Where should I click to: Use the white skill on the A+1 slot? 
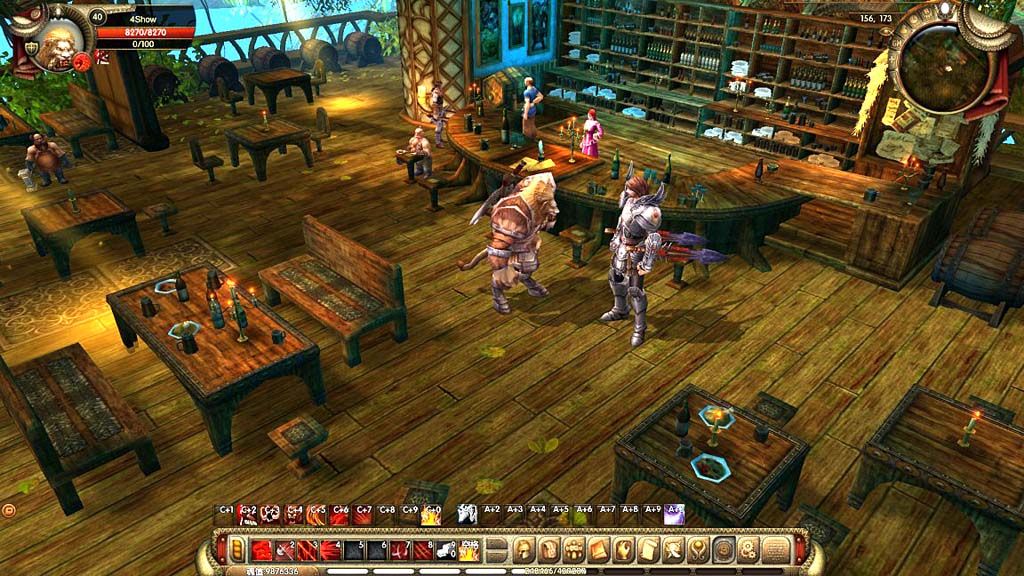[x=467, y=514]
